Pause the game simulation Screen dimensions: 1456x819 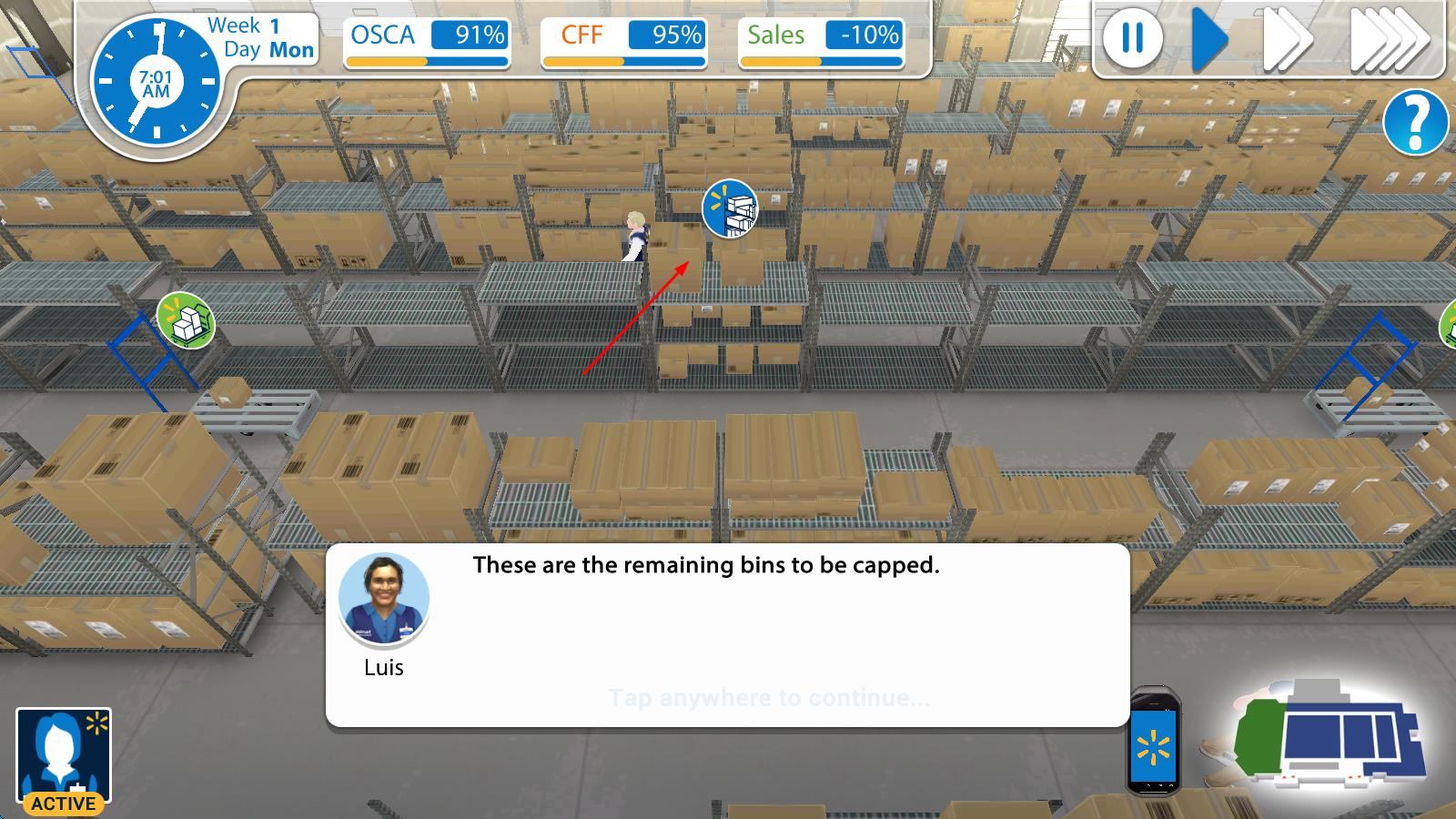click(x=1132, y=39)
